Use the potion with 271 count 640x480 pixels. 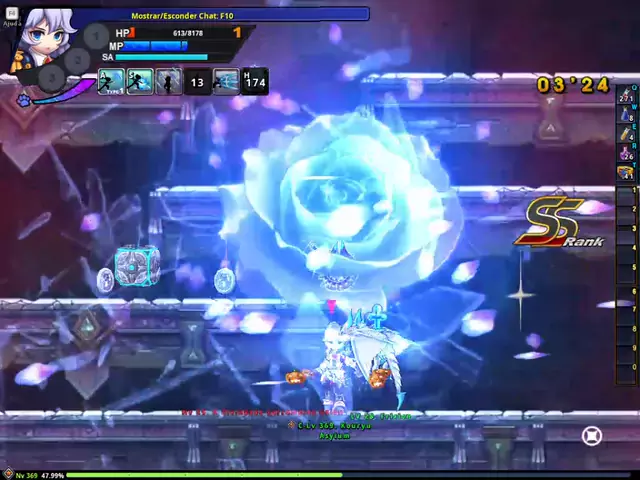click(x=626, y=96)
